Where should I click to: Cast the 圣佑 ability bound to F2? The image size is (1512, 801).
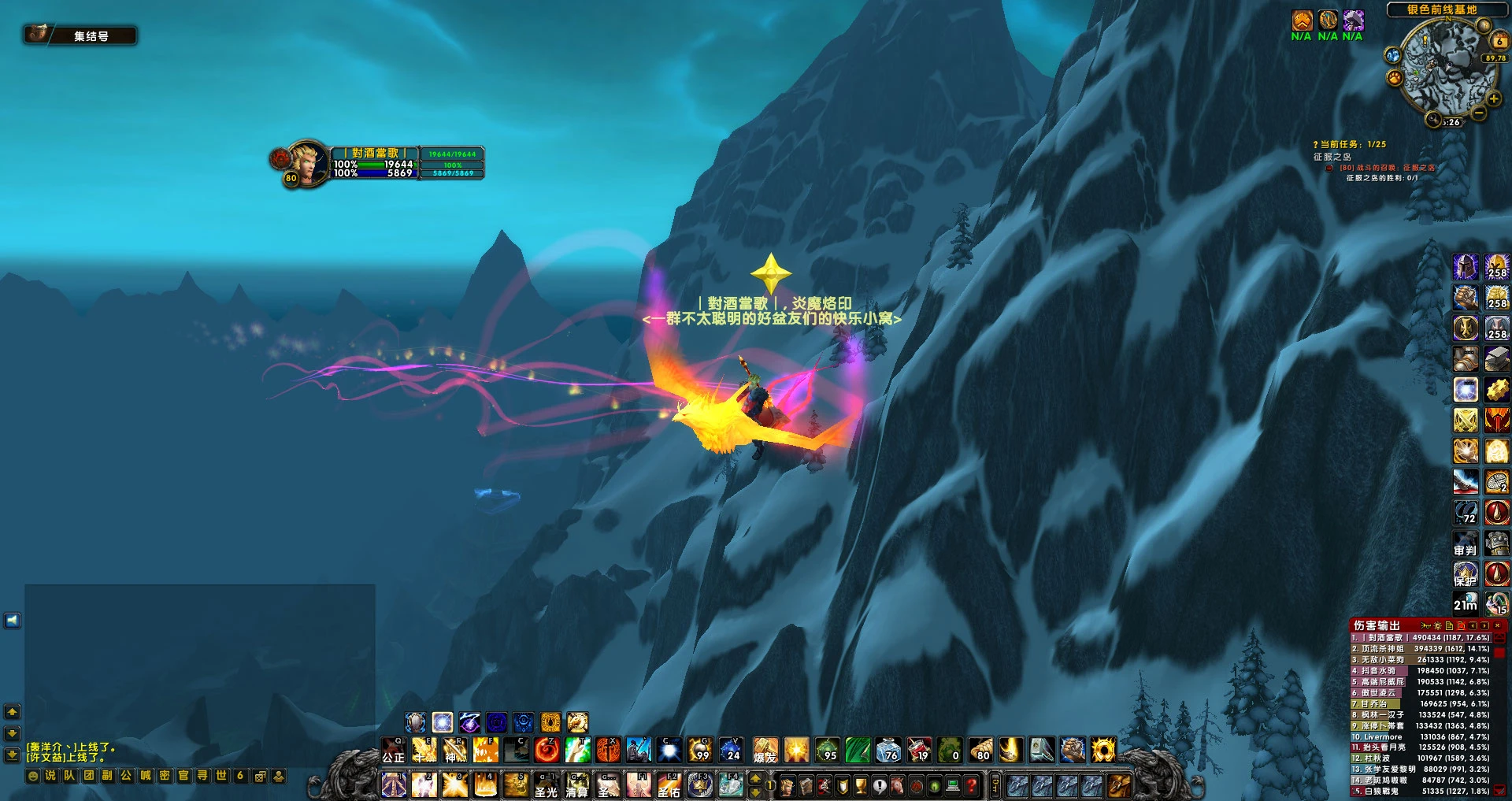[669, 785]
